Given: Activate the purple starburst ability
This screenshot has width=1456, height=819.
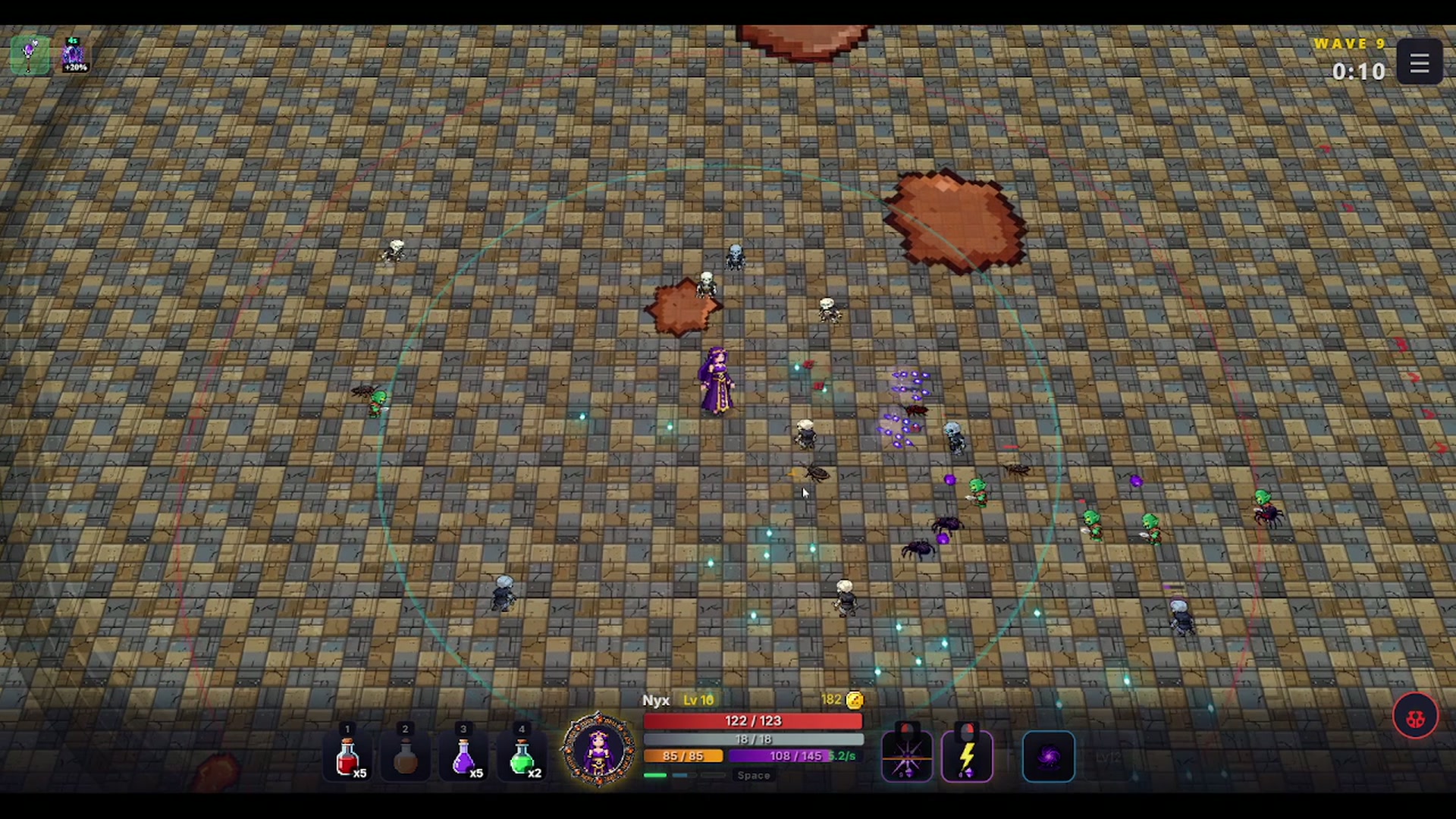Looking at the screenshot, I should 907,757.
